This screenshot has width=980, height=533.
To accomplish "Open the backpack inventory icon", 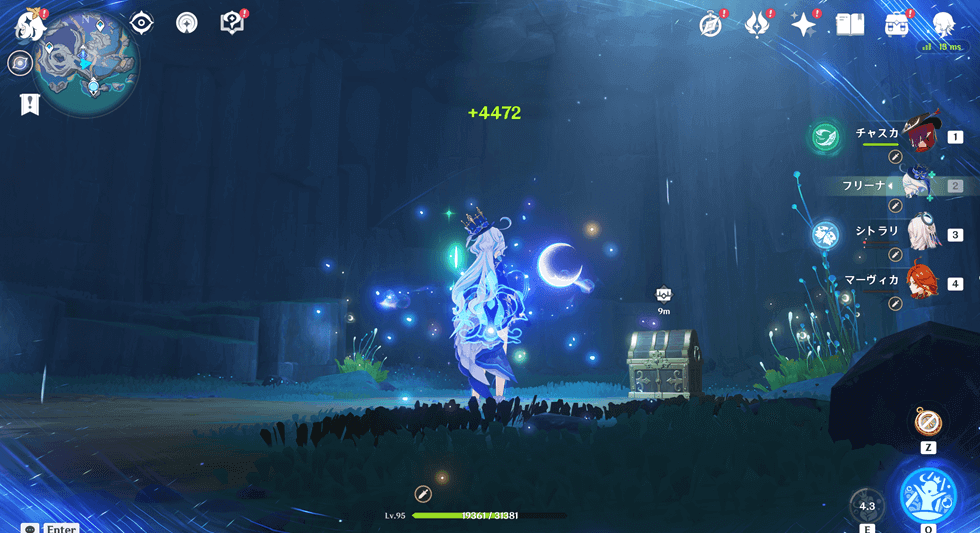I will click(x=897, y=25).
